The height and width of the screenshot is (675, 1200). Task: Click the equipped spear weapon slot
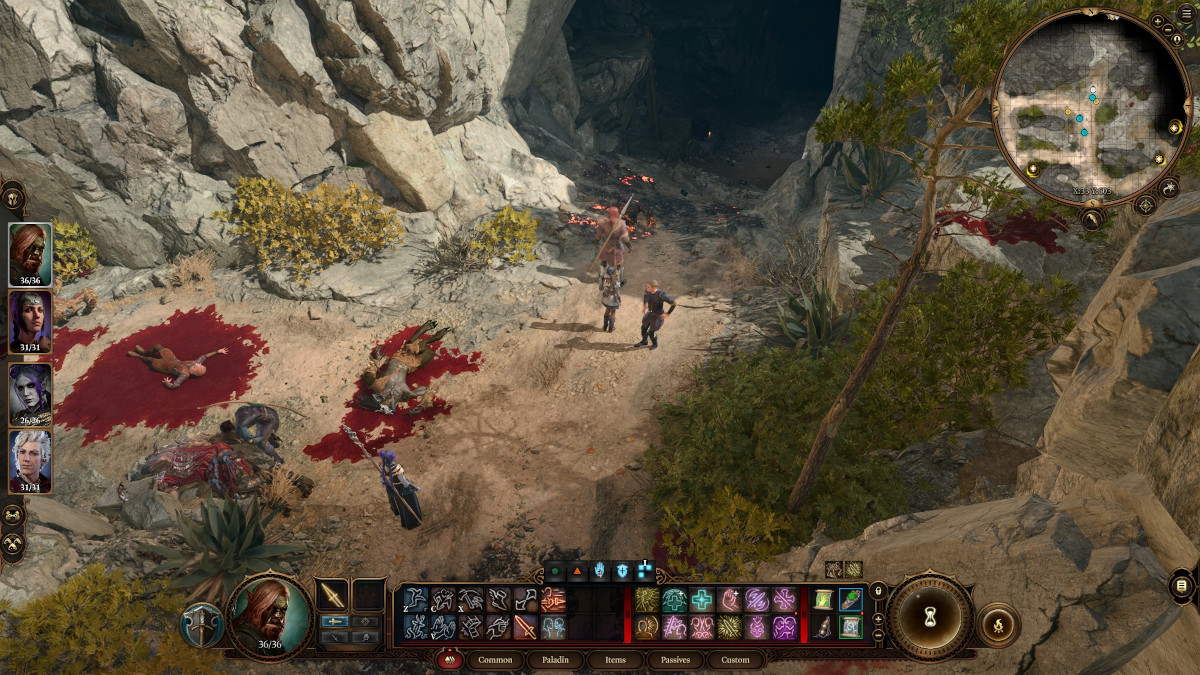pos(332,595)
